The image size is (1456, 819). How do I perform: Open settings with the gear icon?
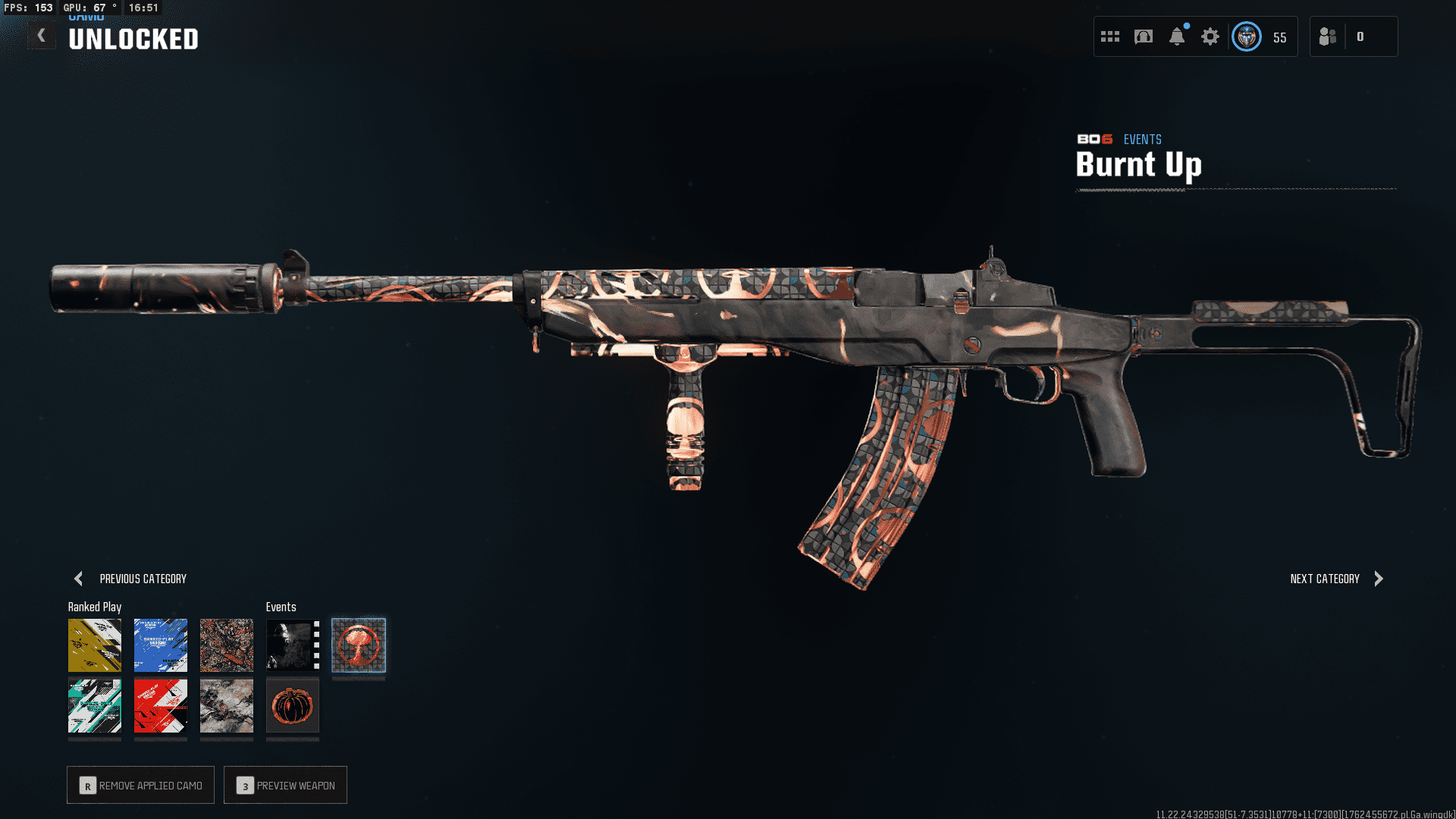click(1210, 36)
